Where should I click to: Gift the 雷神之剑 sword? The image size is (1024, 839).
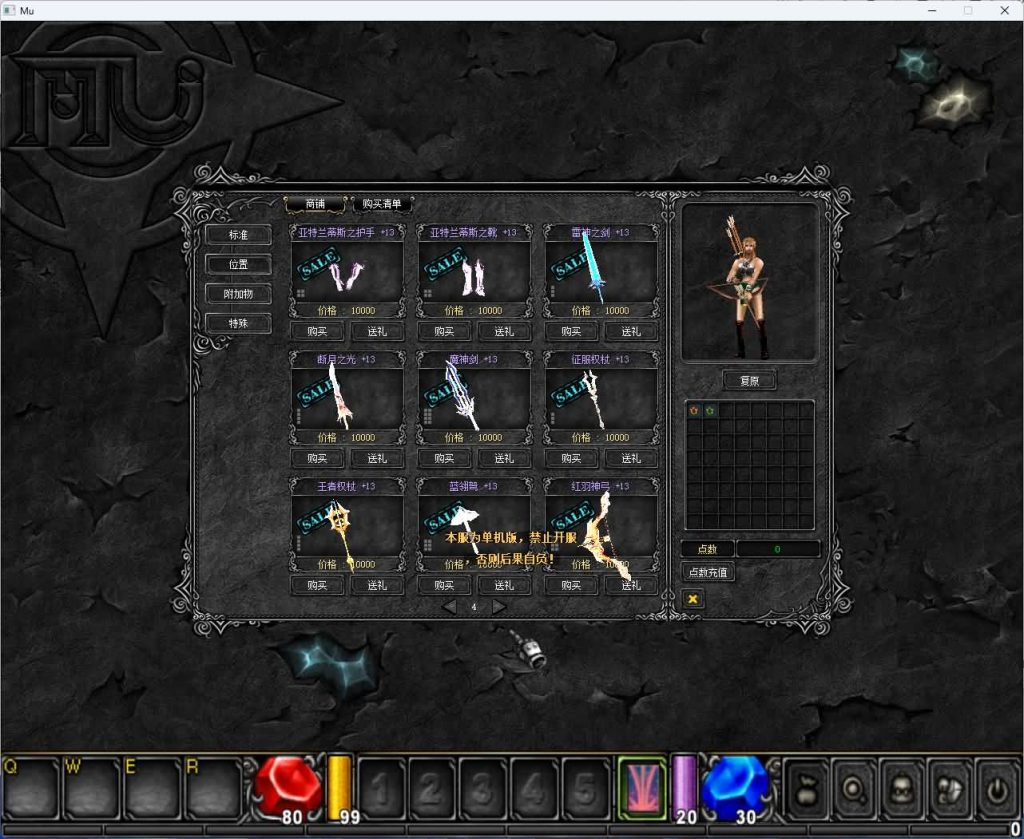(x=631, y=332)
